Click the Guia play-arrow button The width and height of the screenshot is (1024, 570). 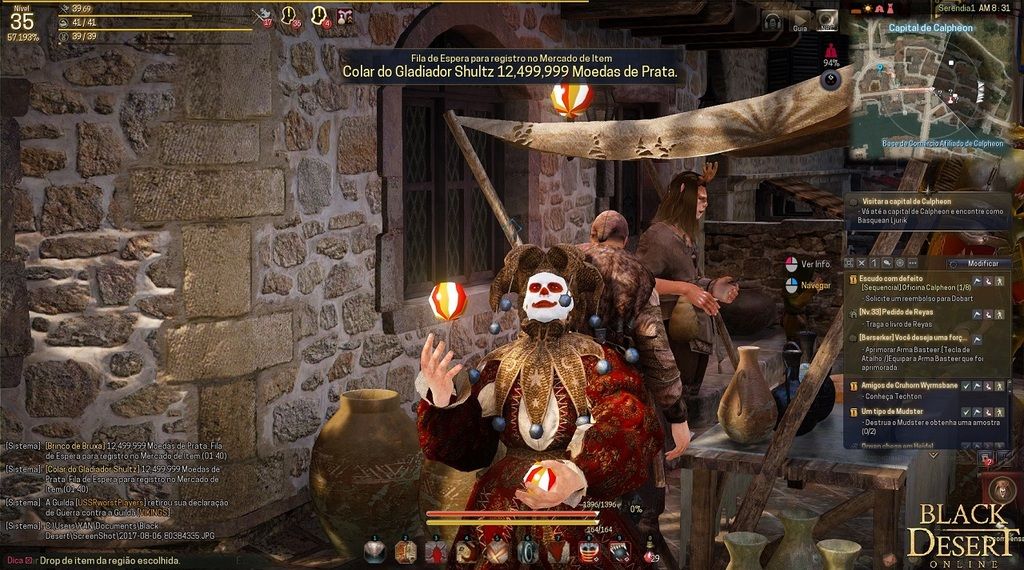coord(800,19)
